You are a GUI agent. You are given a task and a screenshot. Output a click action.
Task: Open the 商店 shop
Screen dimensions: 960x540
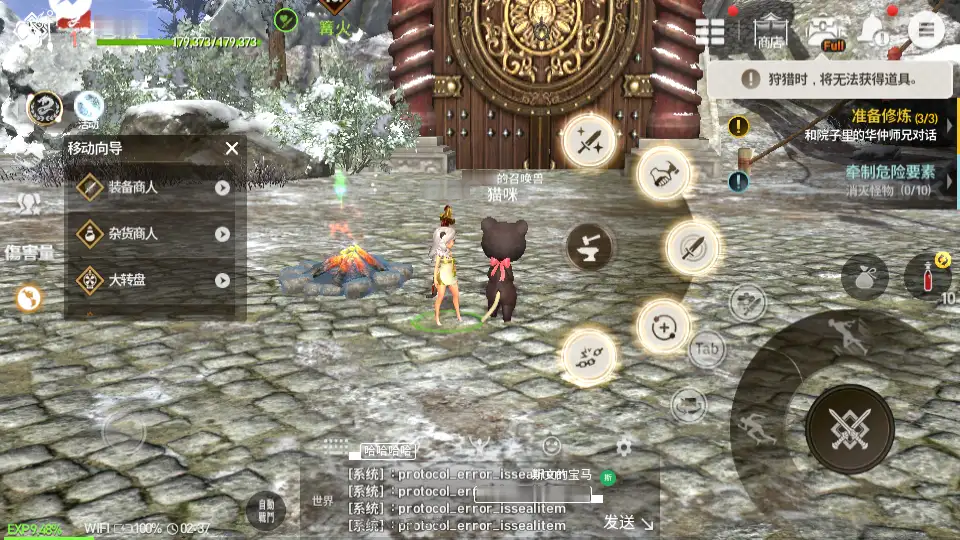point(769,32)
